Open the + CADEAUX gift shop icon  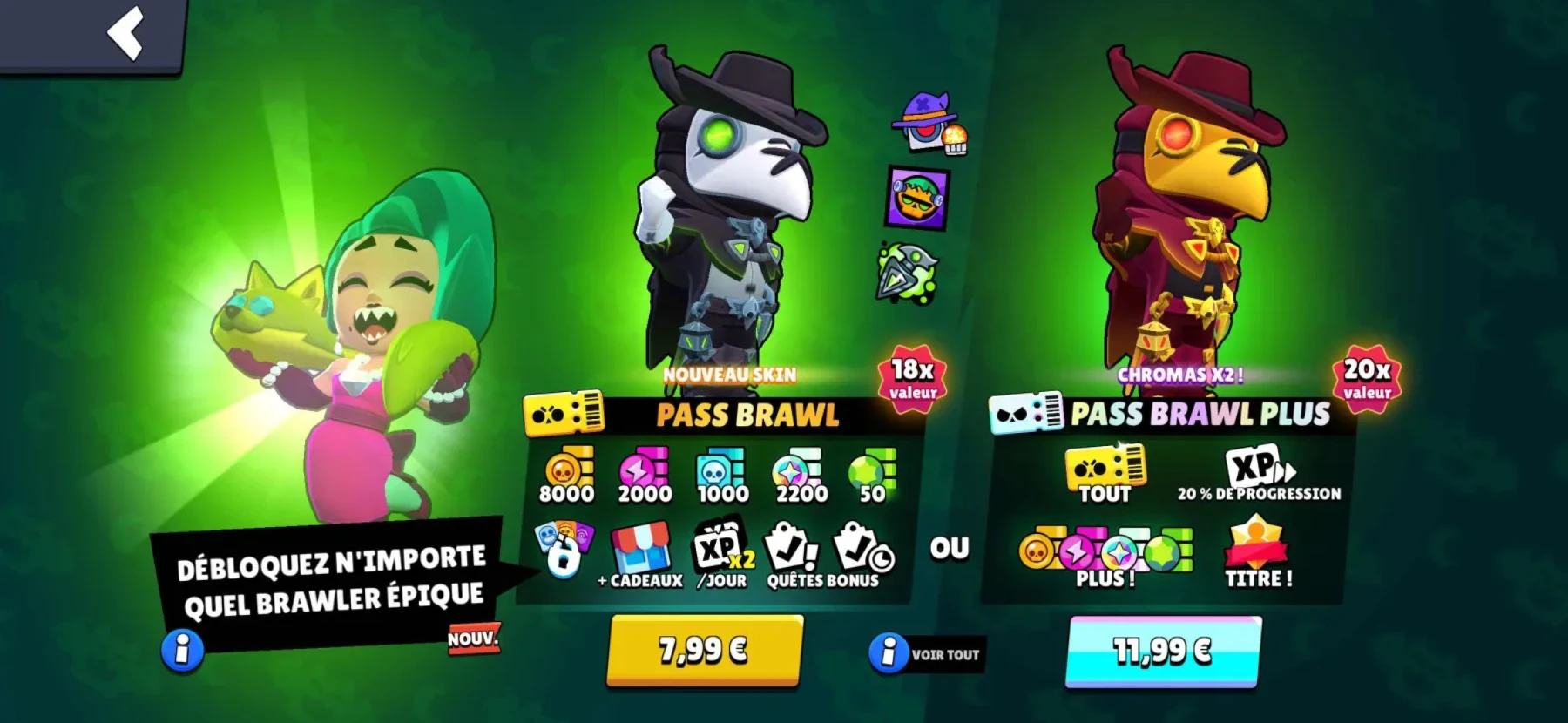pyautogui.click(x=642, y=551)
